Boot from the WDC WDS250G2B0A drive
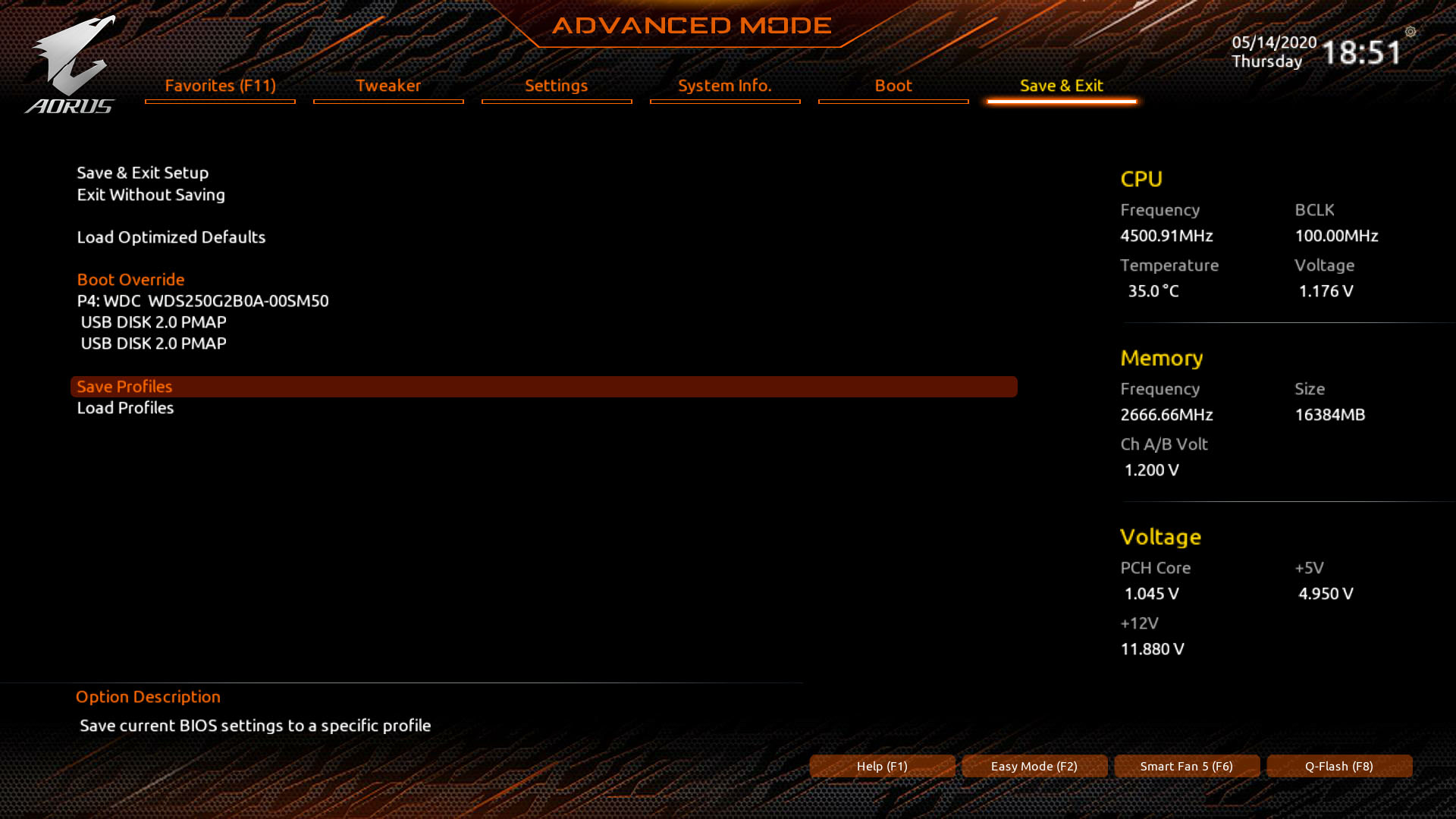This screenshot has width=1456, height=819. 202,301
